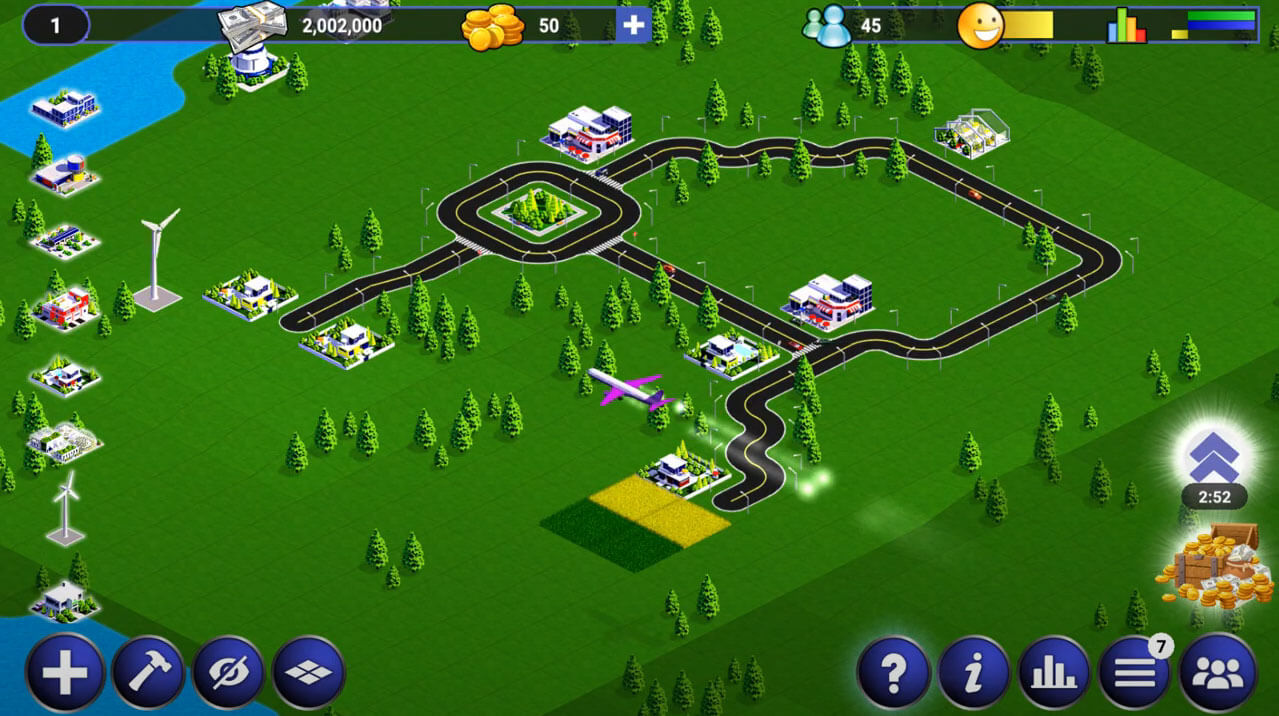Show city information with the i button
The width and height of the screenshot is (1279, 716).
(973, 673)
